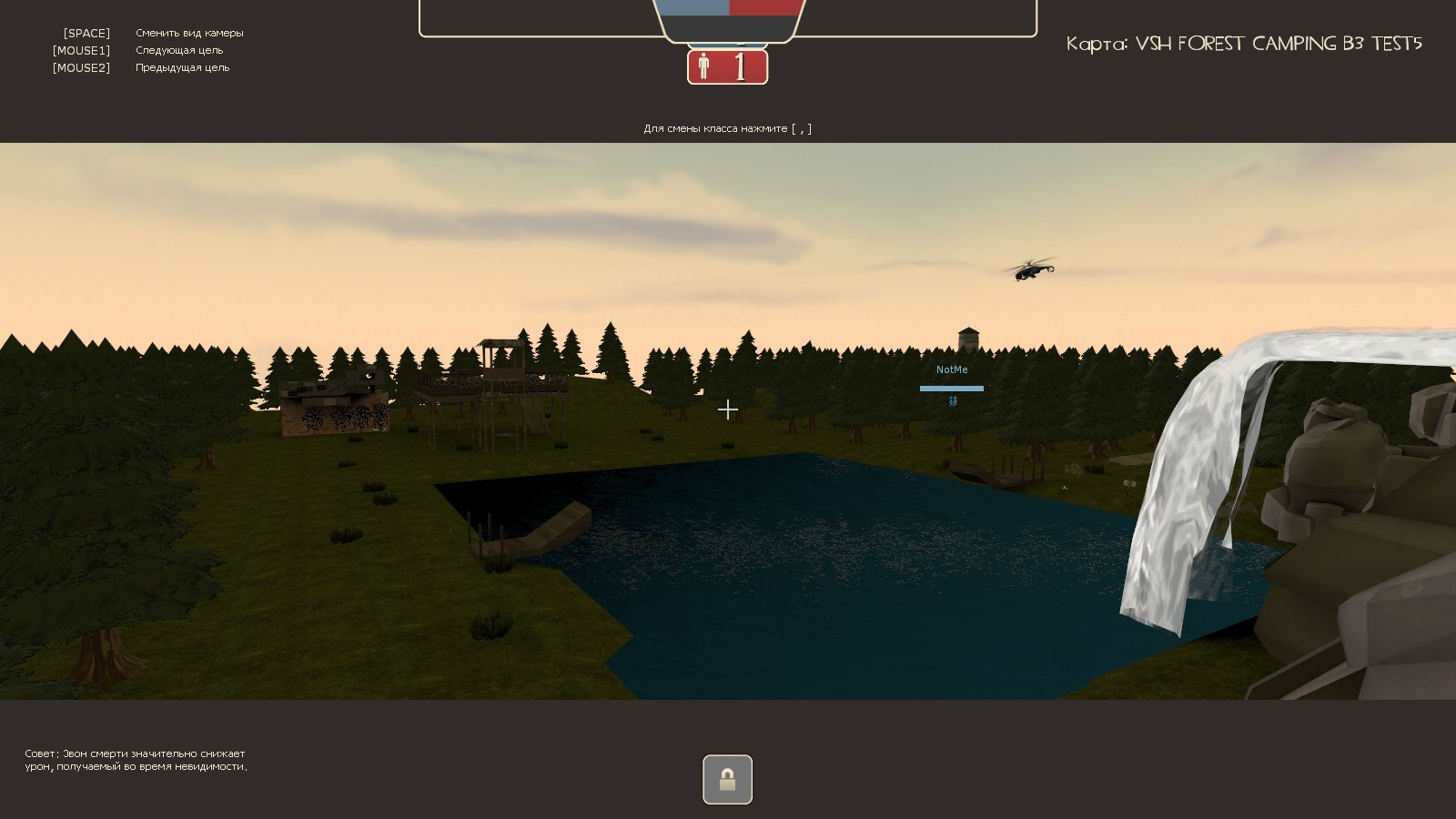Toggle the red team side of the health meter

(764, 7)
